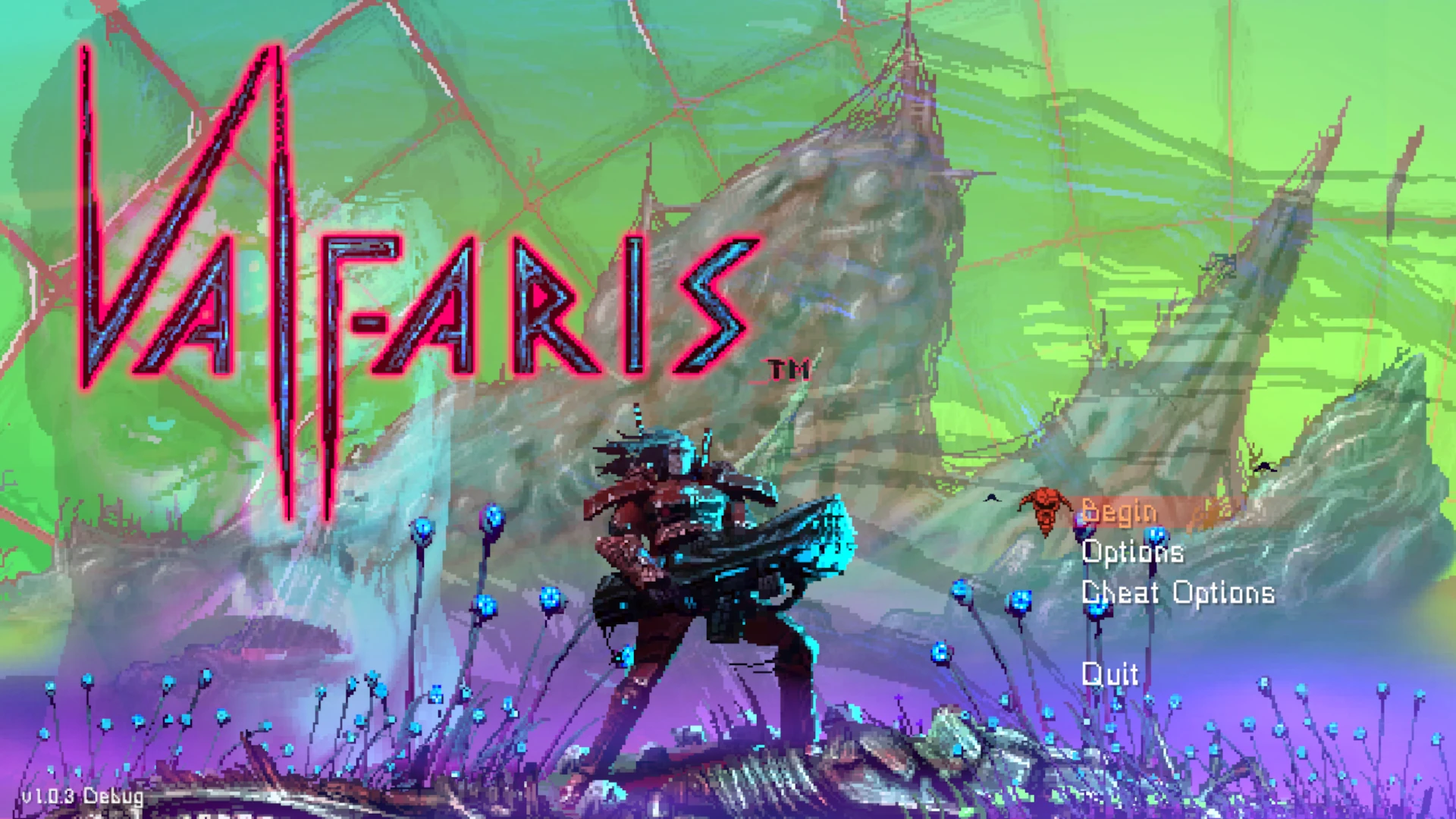
Task: Open the Cheat Options menu entry
Action: 1178,592
